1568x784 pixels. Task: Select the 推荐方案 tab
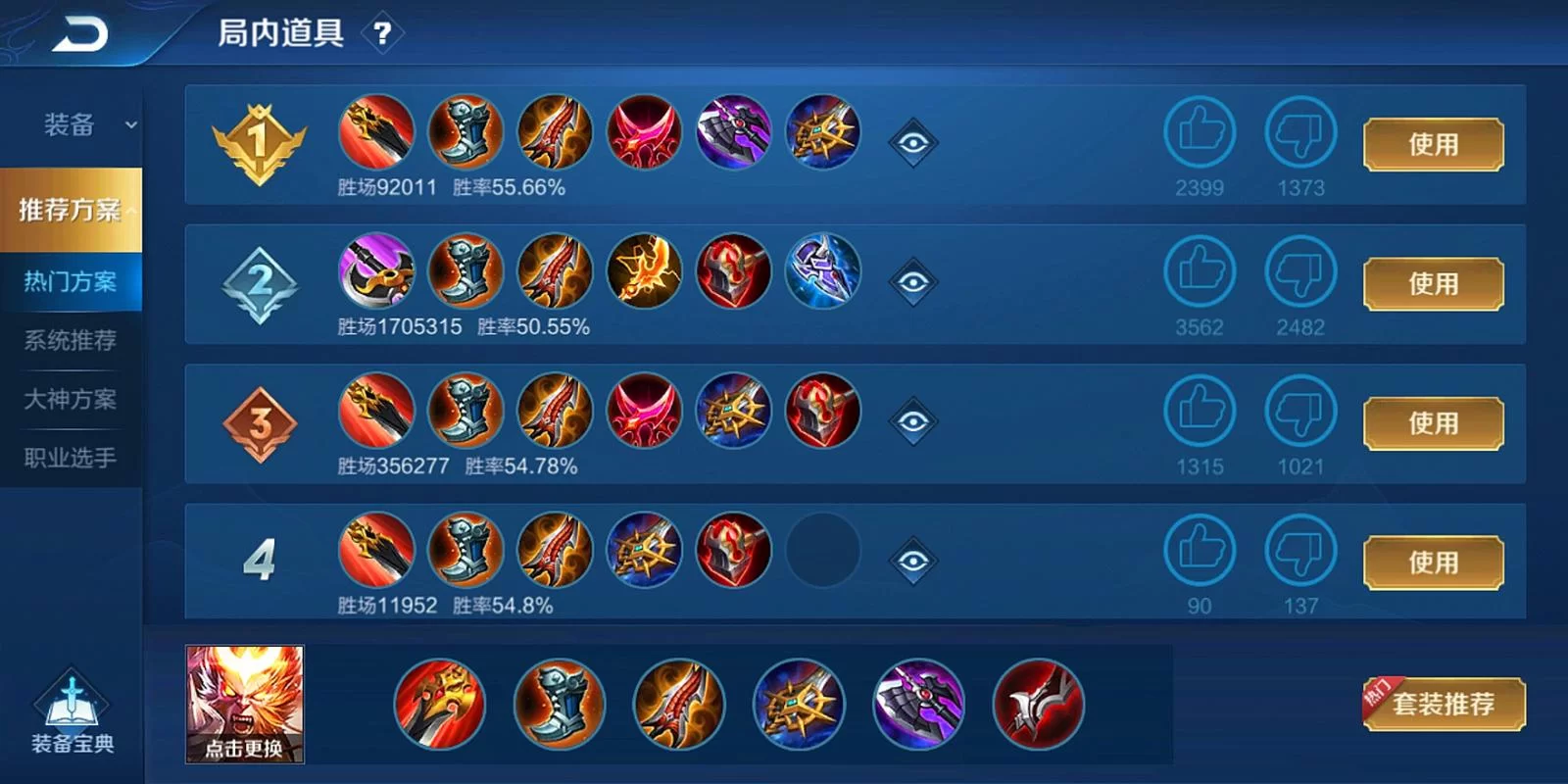(x=71, y=210)
